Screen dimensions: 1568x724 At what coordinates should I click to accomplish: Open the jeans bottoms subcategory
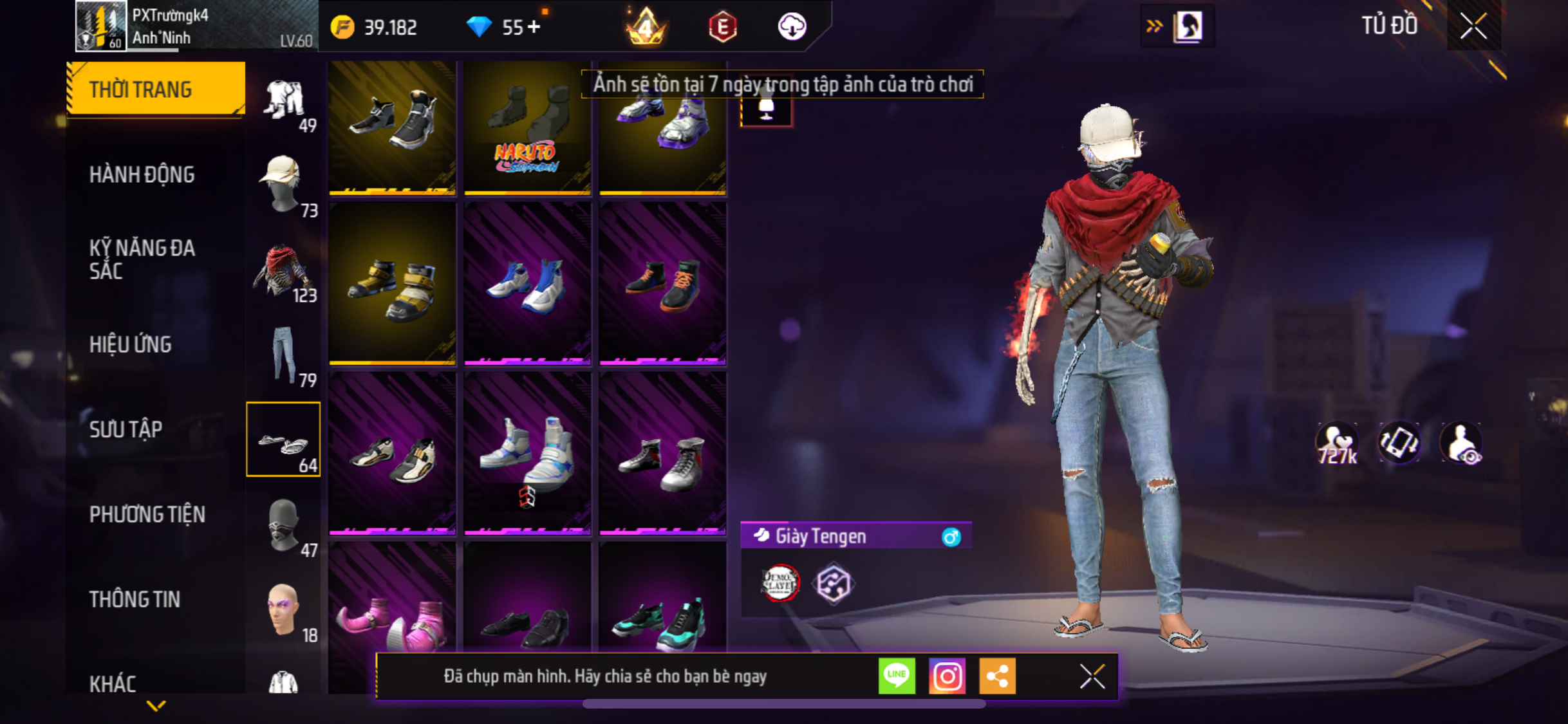pyautogui.click(x=283, y=355)
